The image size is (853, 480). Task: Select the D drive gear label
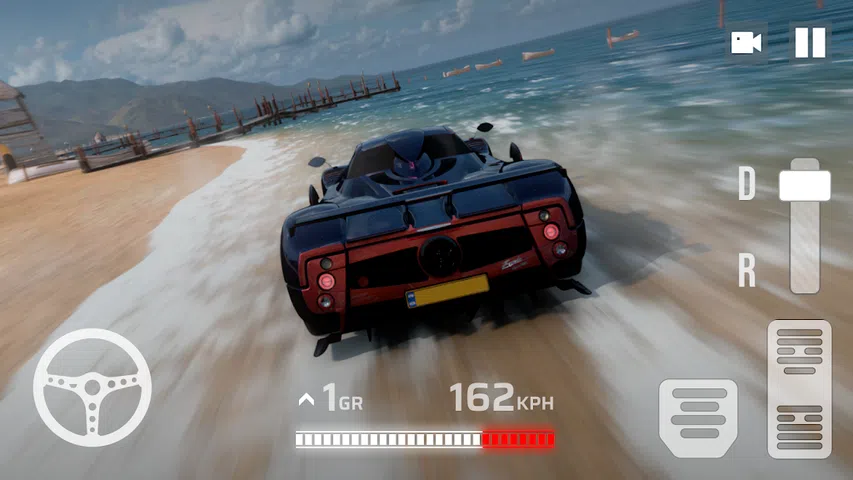(x=746, y=184)
